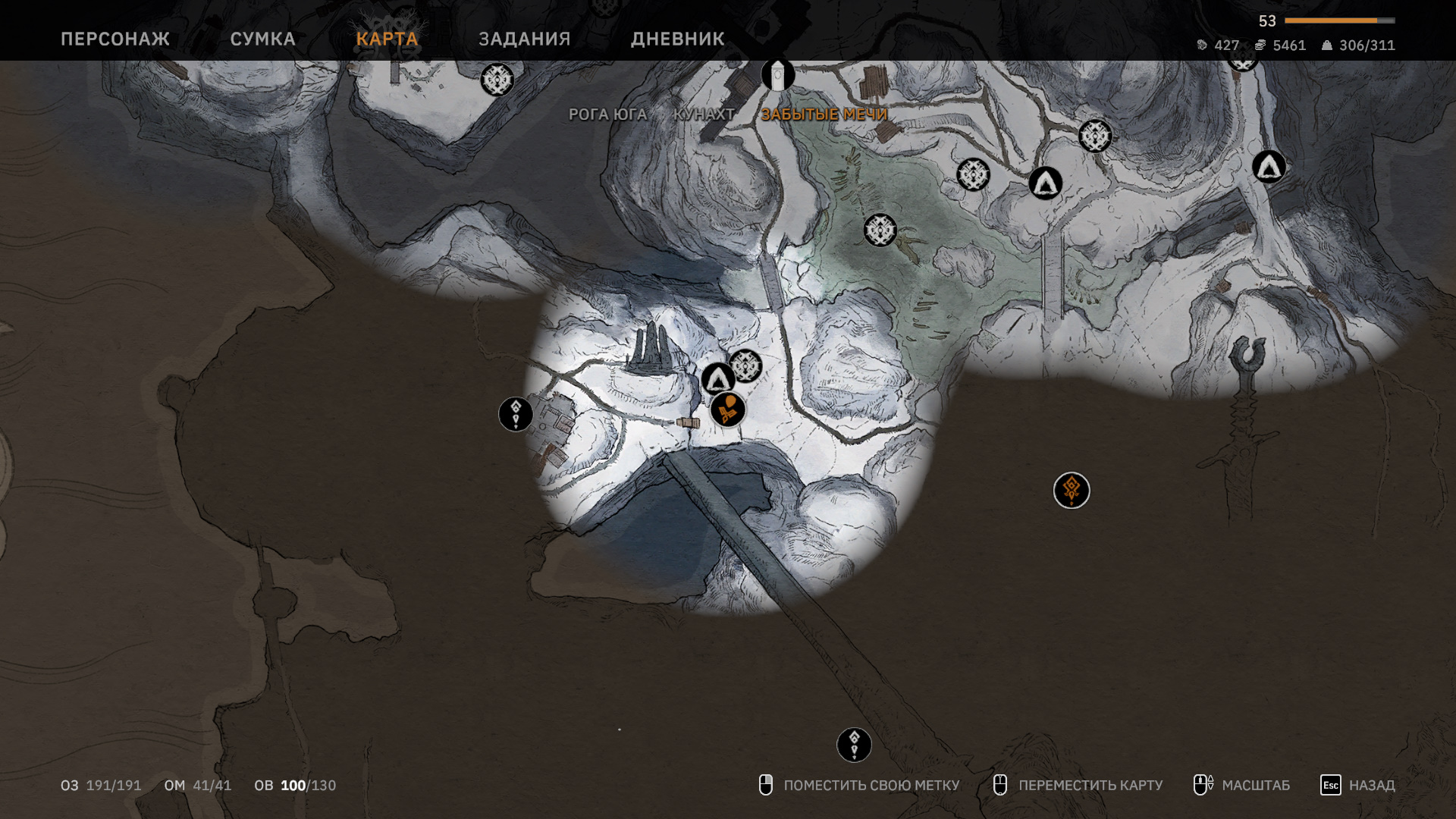Click the orange player position marker
The height and width of the screenshot is (819, 1456).
pyautogui.click(x=728, y=410)
